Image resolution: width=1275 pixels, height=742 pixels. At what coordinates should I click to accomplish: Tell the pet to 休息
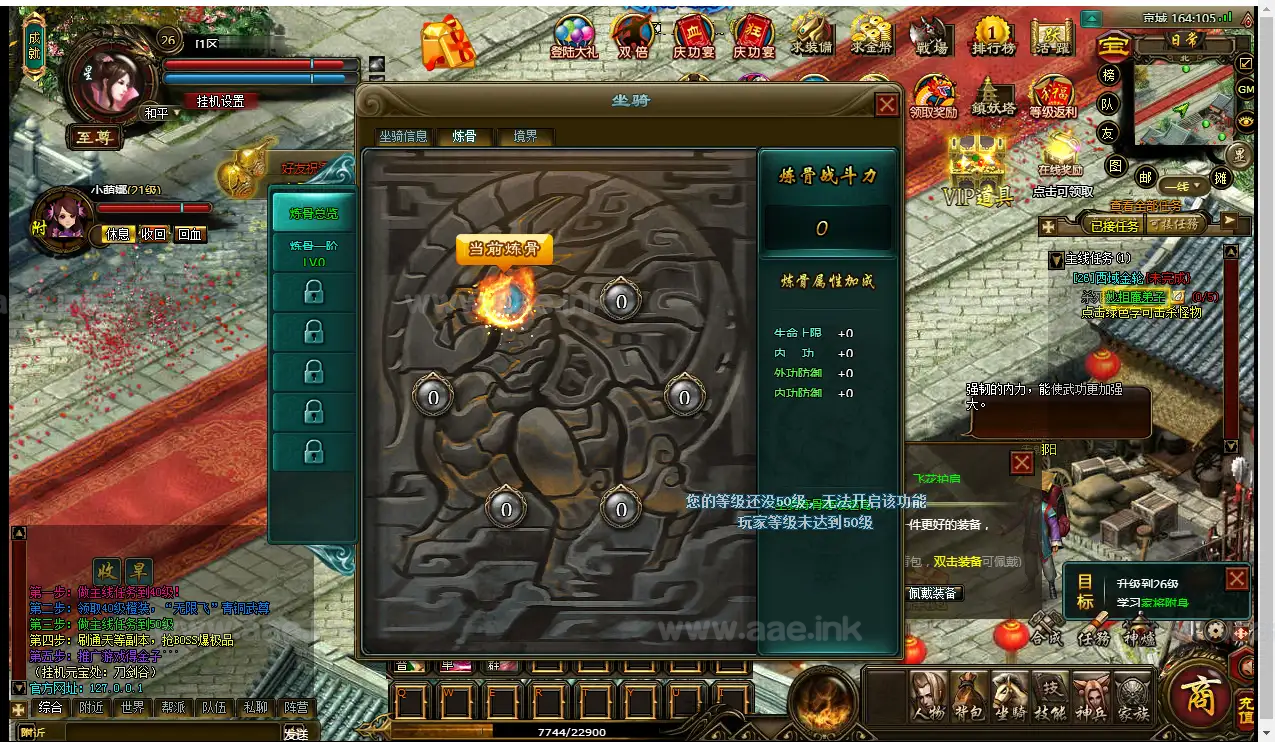[x=118, y=234]
